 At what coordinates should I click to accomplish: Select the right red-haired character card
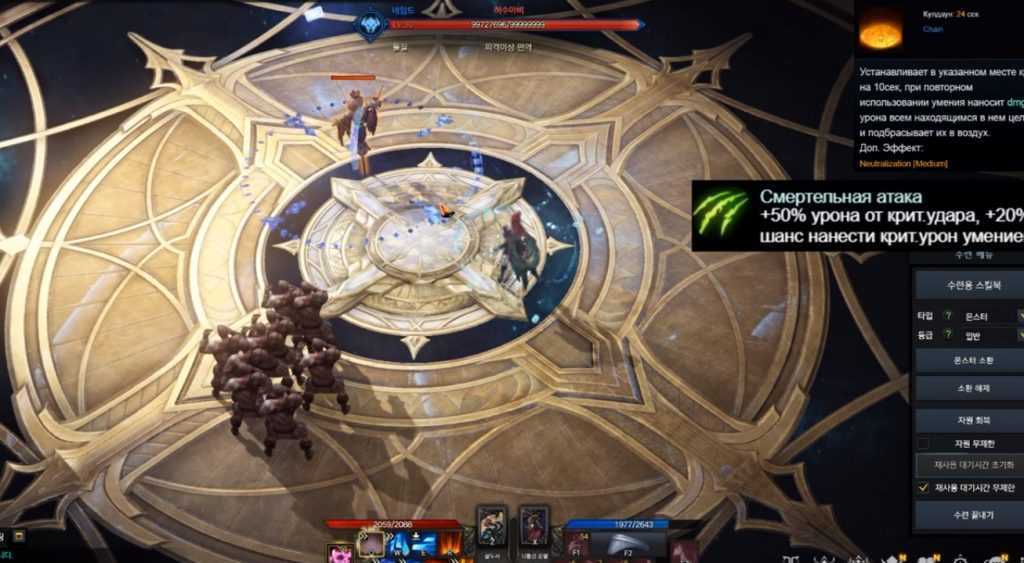tap(534, 527)
